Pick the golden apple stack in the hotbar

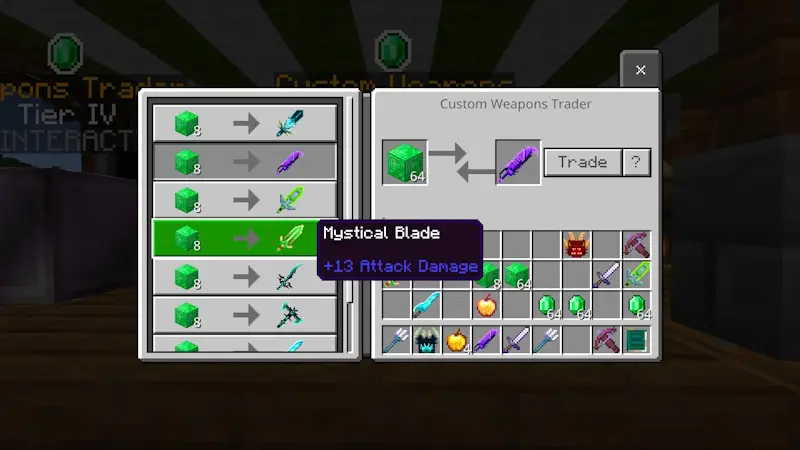pyautogui.click(x=456, y=340)
